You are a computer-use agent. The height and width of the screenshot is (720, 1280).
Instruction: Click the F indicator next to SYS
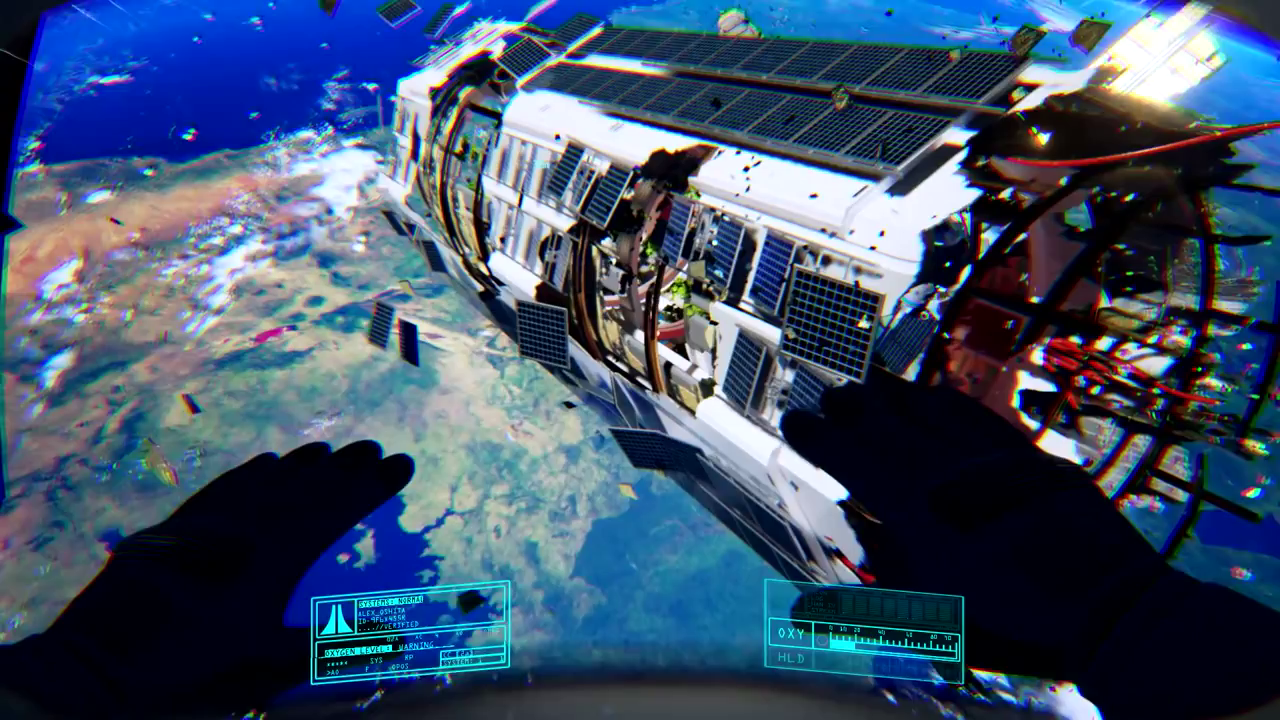tap(366, 669)
